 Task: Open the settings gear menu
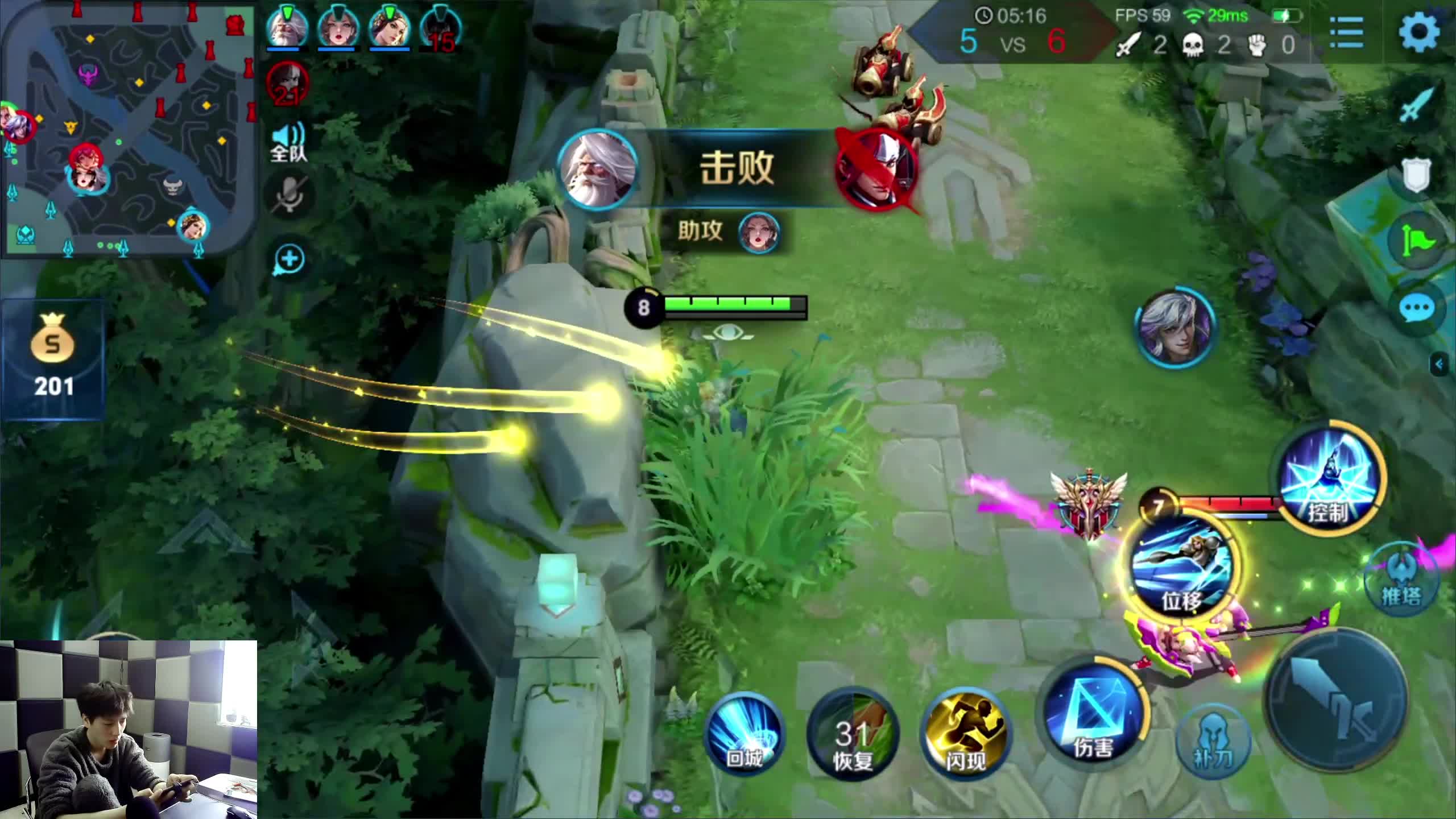coord(1419,32)
